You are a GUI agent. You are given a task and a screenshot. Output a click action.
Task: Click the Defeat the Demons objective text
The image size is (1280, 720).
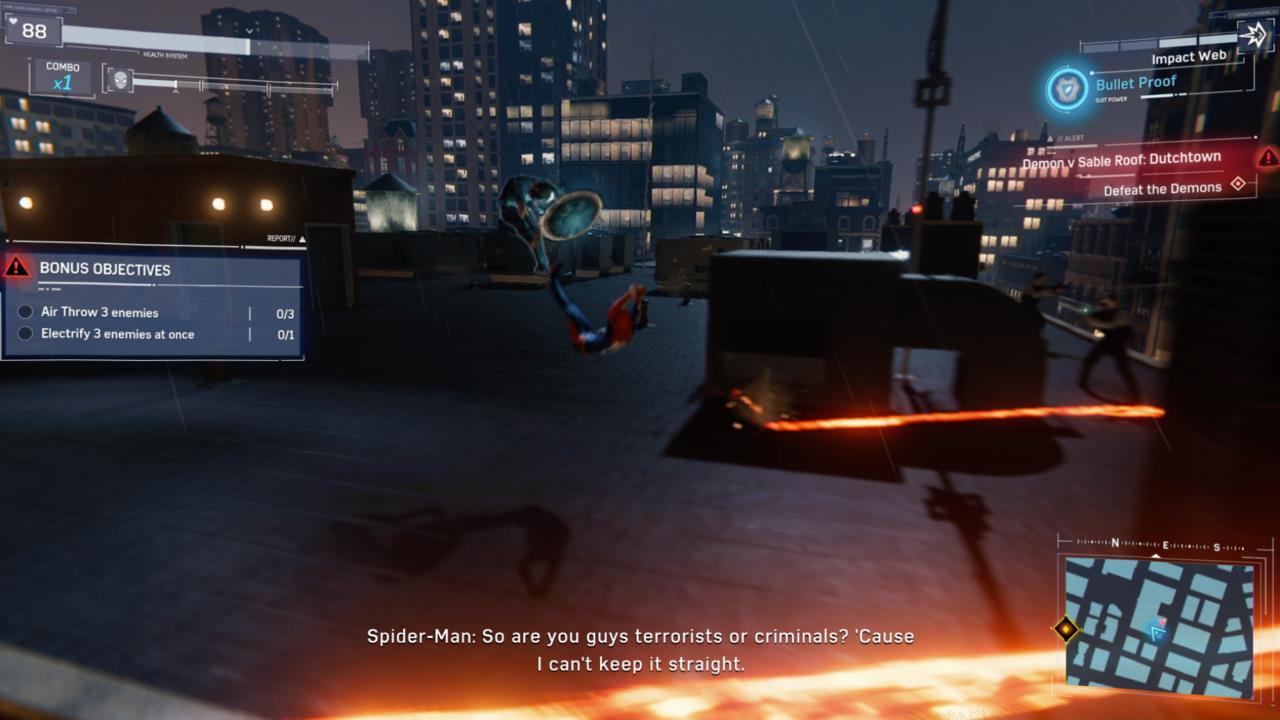1163,188
